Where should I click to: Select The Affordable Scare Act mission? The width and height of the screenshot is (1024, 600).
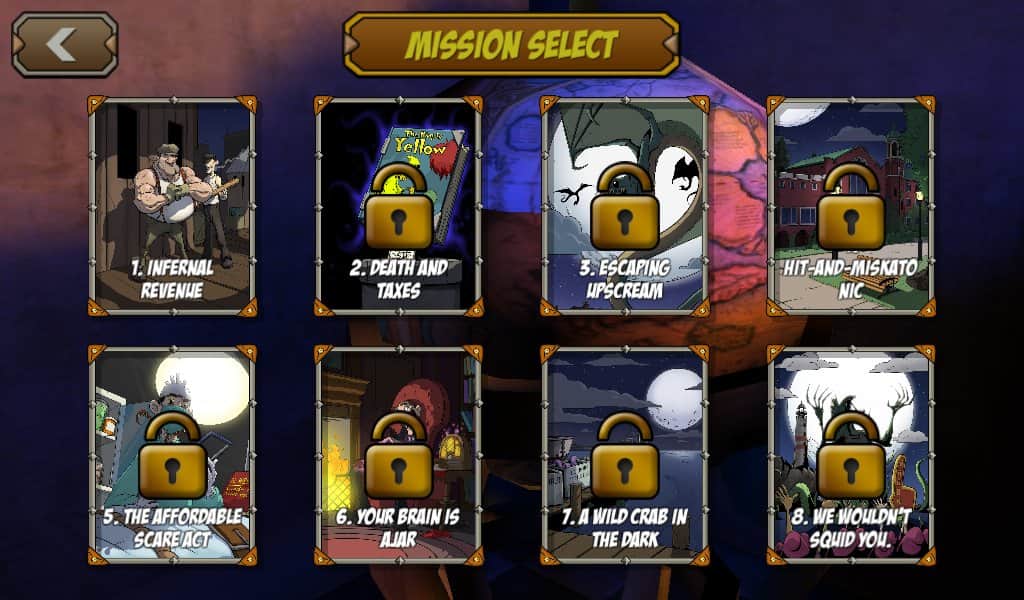pyautogui.click(x=172, y=455)
